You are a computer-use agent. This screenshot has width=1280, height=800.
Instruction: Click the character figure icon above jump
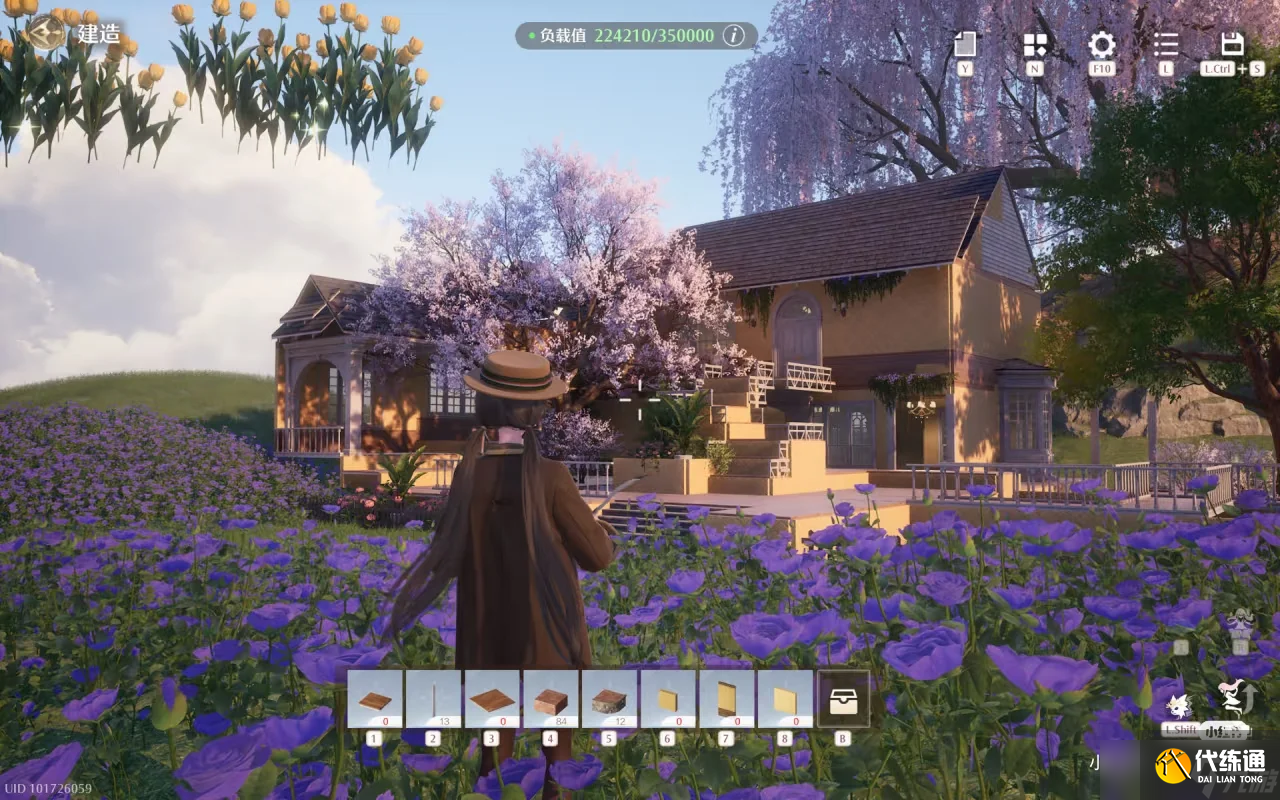1241,624
